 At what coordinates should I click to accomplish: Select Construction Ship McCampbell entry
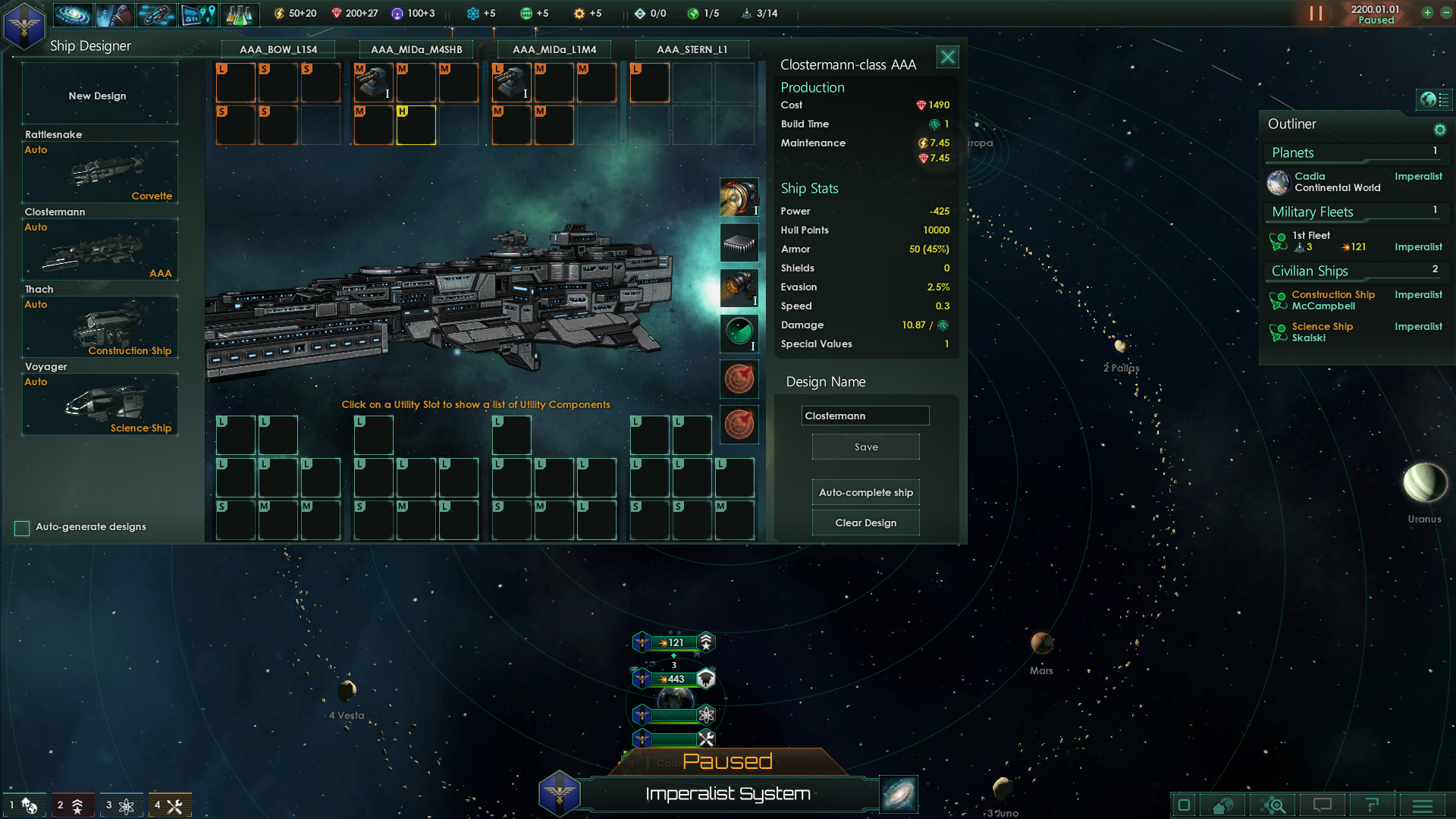click(1333, 300)
